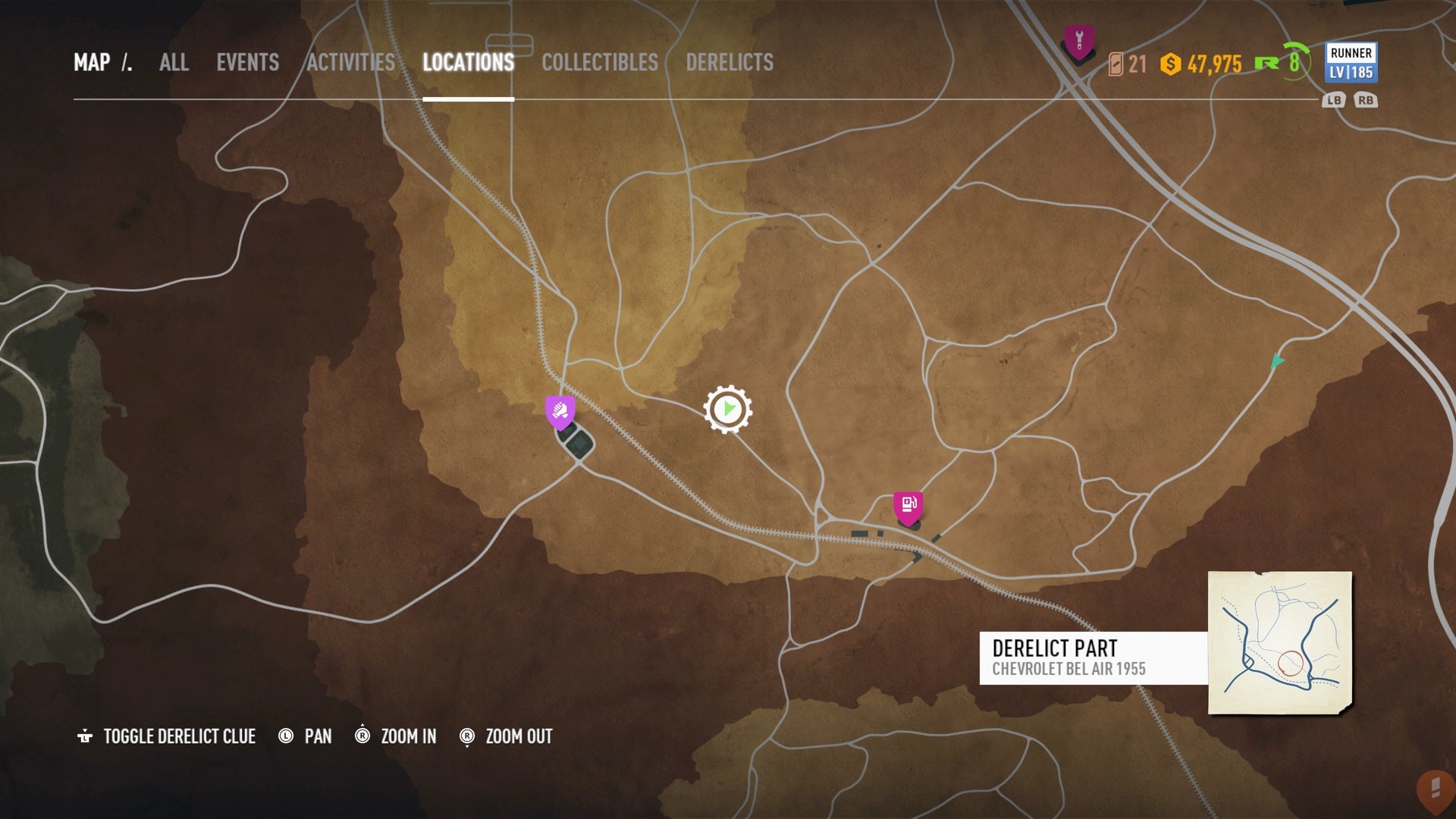Select the gas station map pin

910,503
